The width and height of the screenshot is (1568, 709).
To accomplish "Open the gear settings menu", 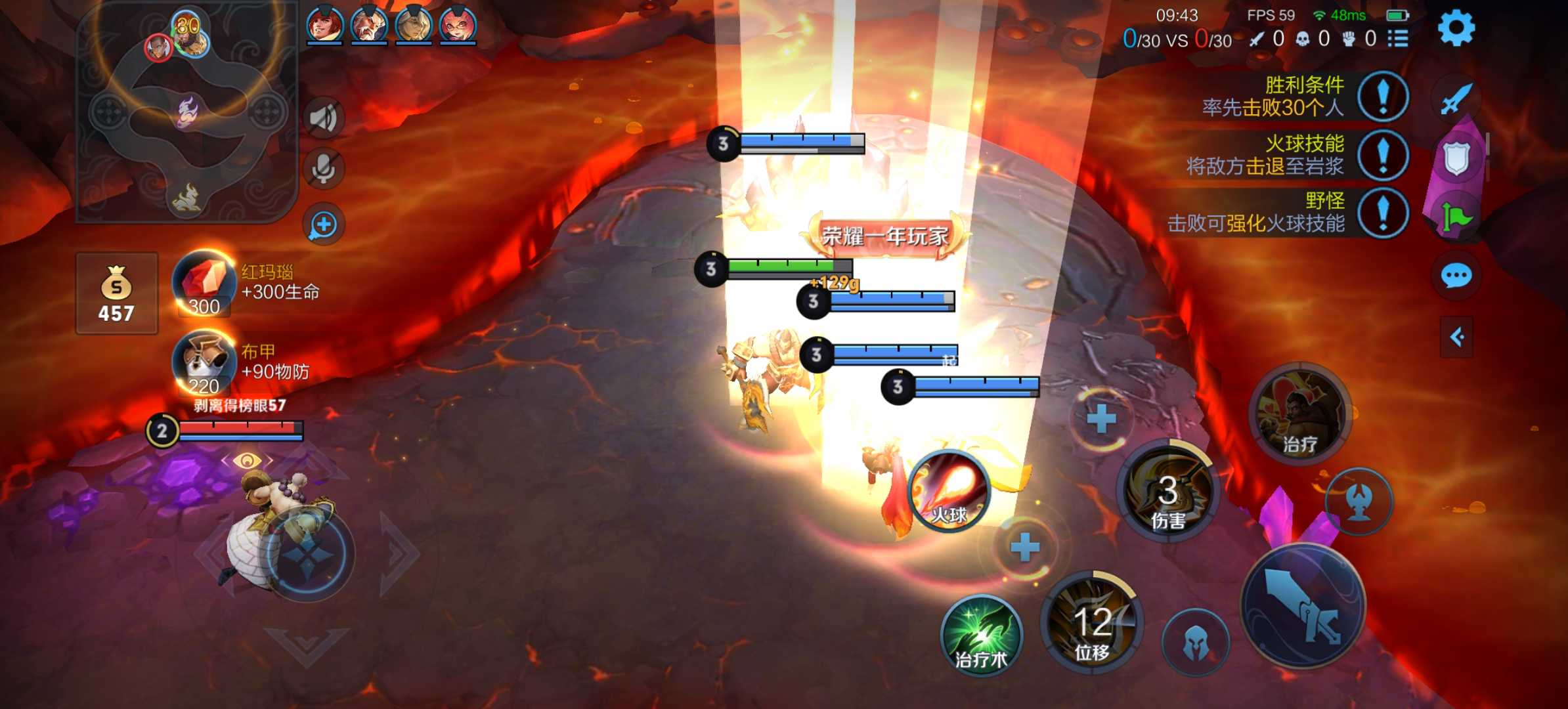I will pyautogui.click(x=1456, y=28).
